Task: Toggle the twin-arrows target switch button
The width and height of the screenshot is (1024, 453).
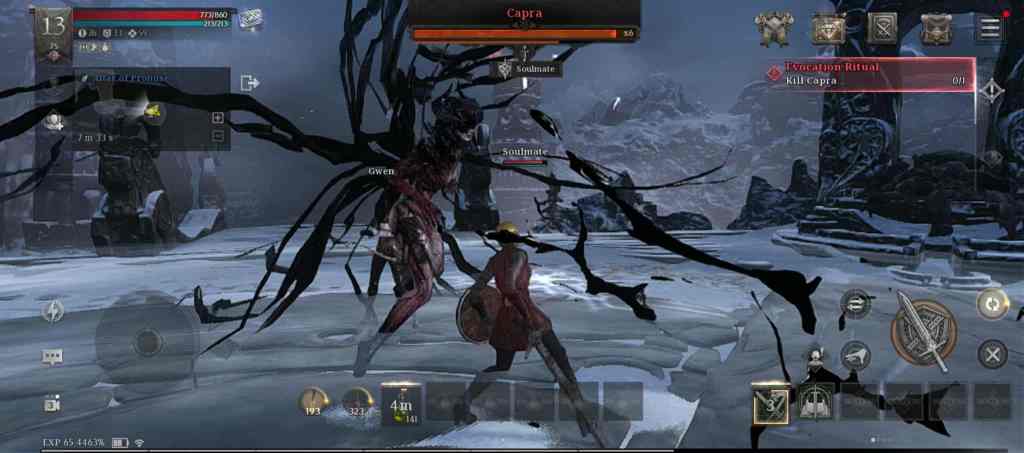Action: pyautogui.click(x=856, y=301)
